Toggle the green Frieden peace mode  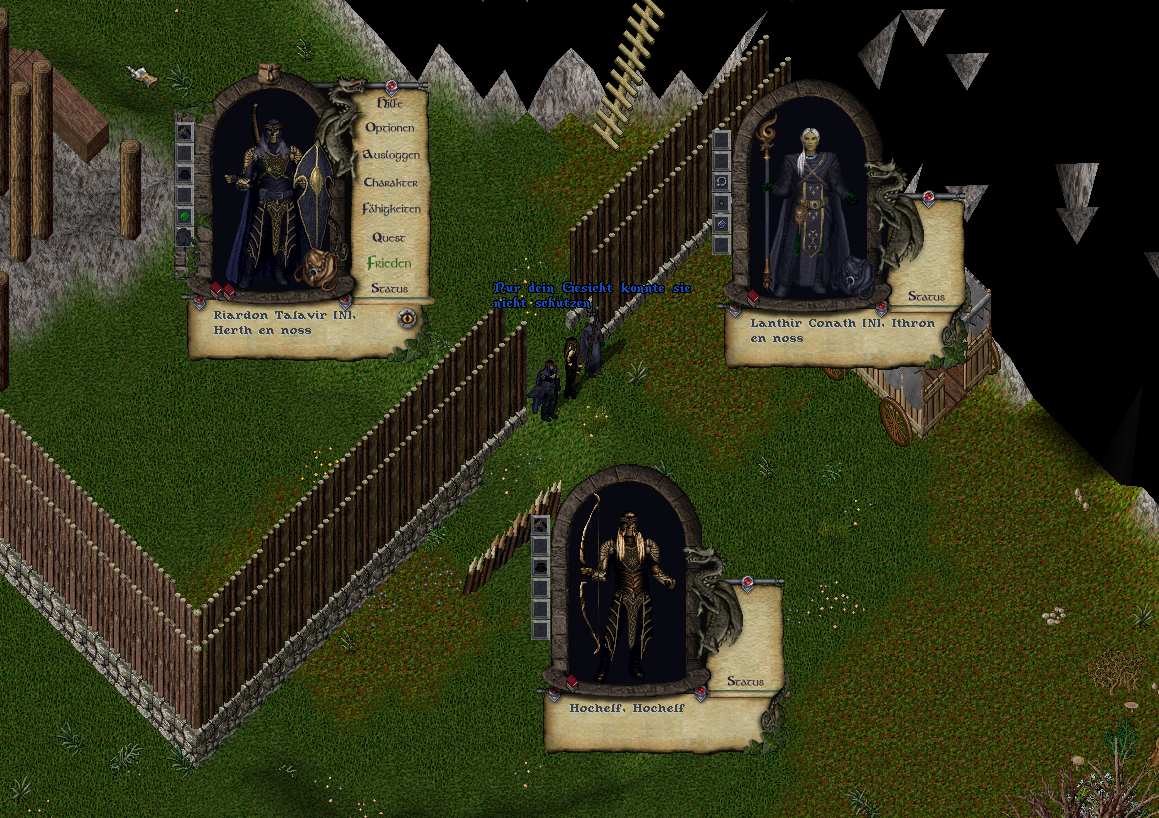[x=389, y=263]
